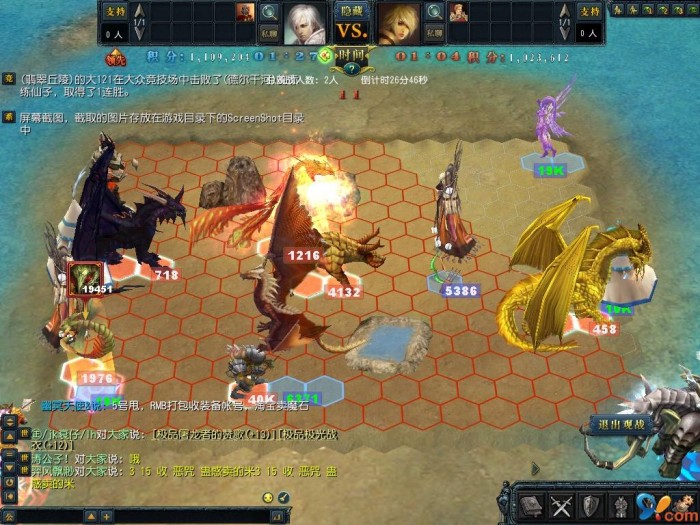Click the 退出观战 exit spectating button

tap(620, 423)
